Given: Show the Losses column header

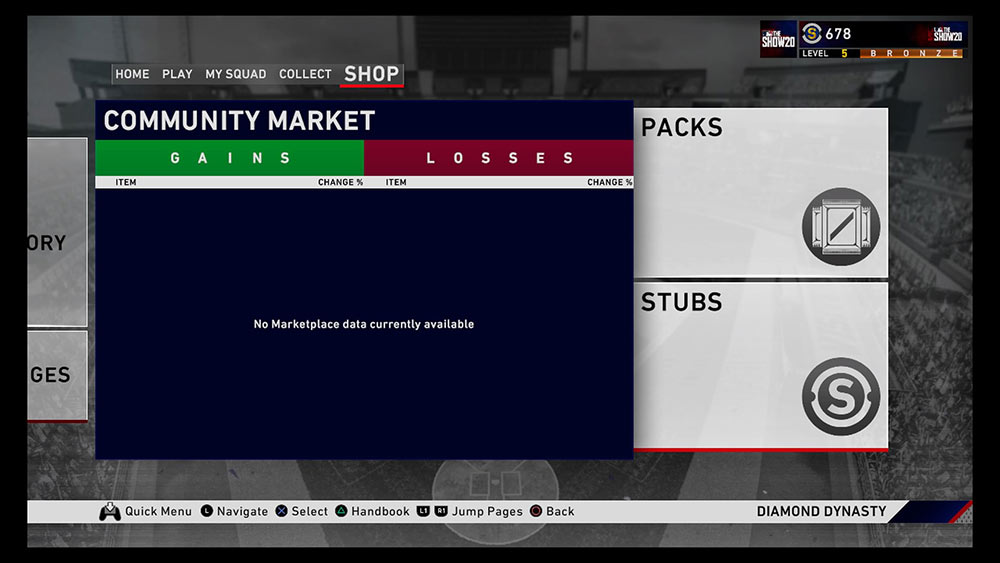Looking at the screenshot, I should pos(499,158).
